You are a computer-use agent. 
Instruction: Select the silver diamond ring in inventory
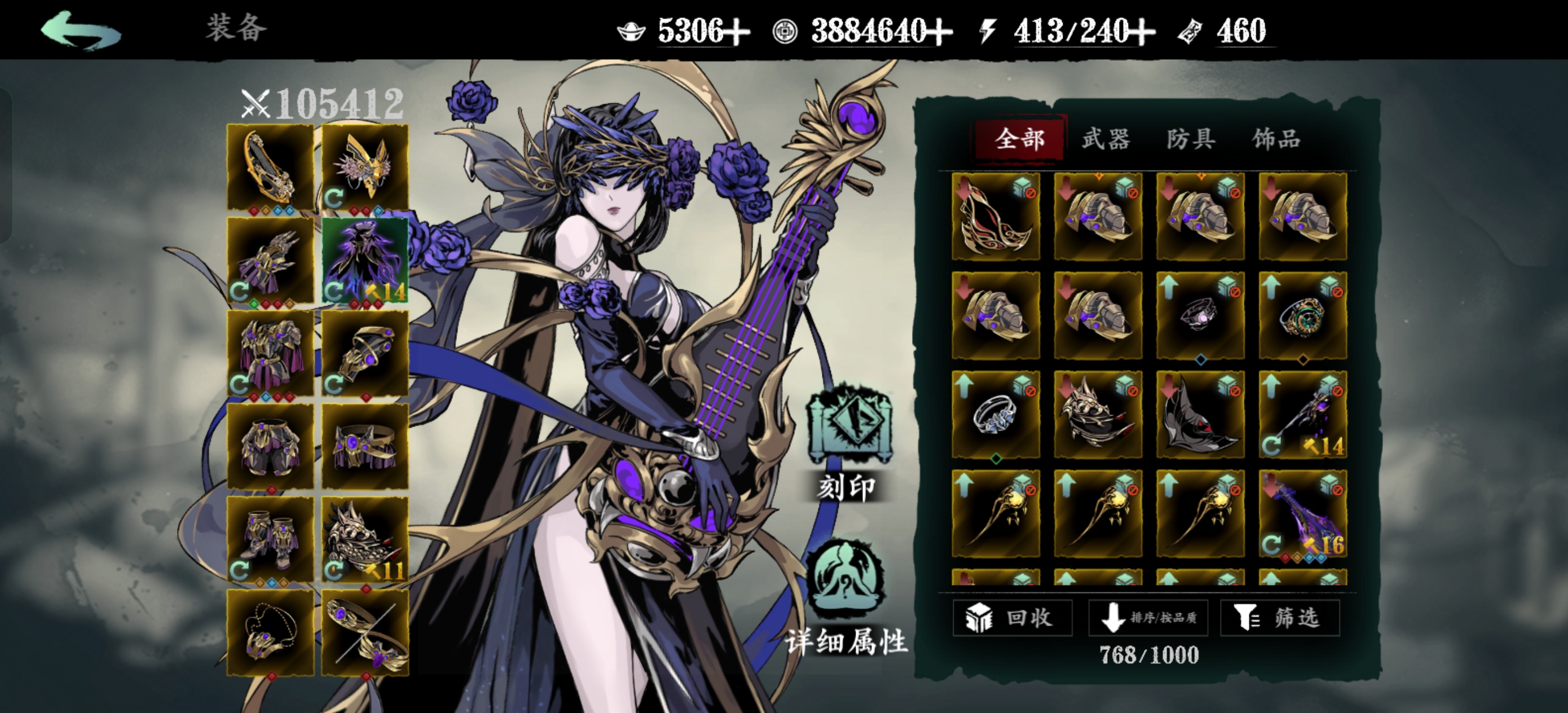coord(996,415)
